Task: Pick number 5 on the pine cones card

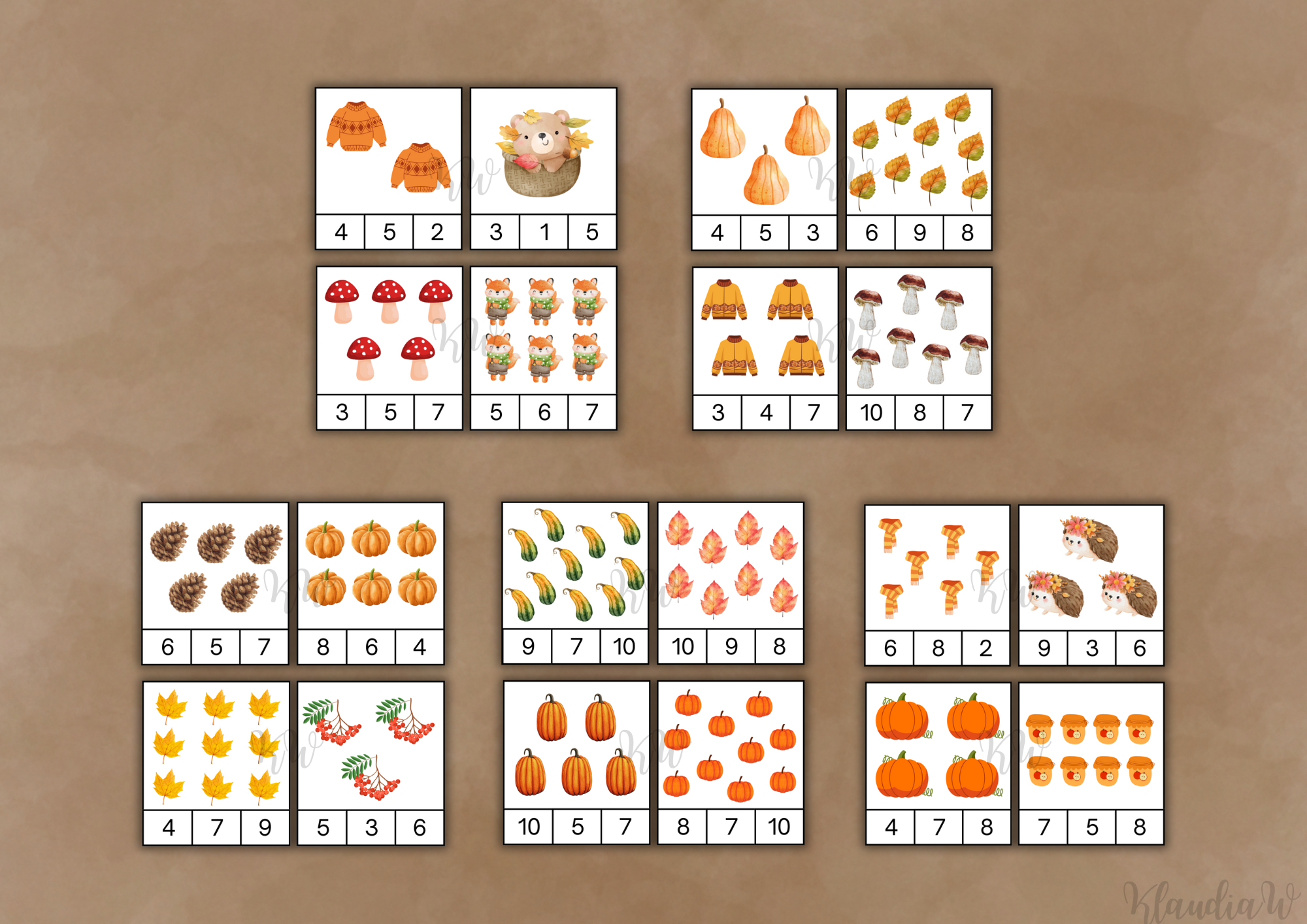Action: pyautogui.click(x=216, y=647)
